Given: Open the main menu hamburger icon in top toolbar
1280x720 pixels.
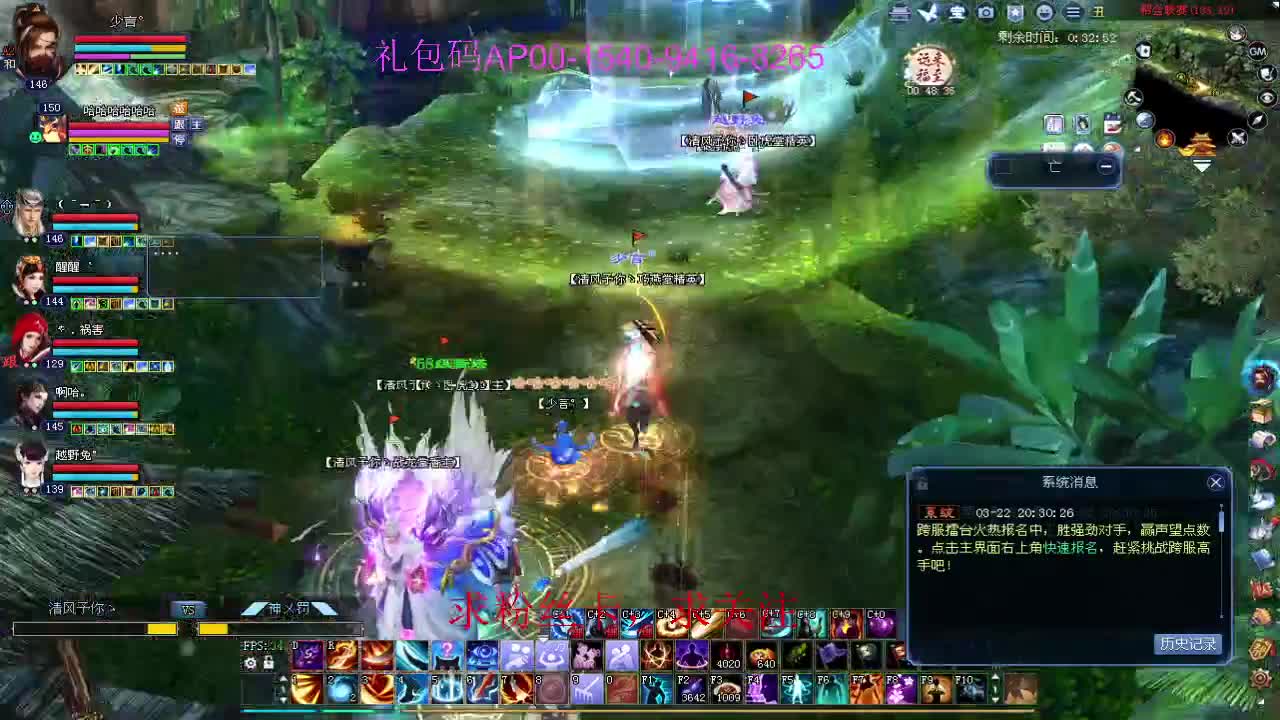Looking at the screenshot, I should point(1074,12).
